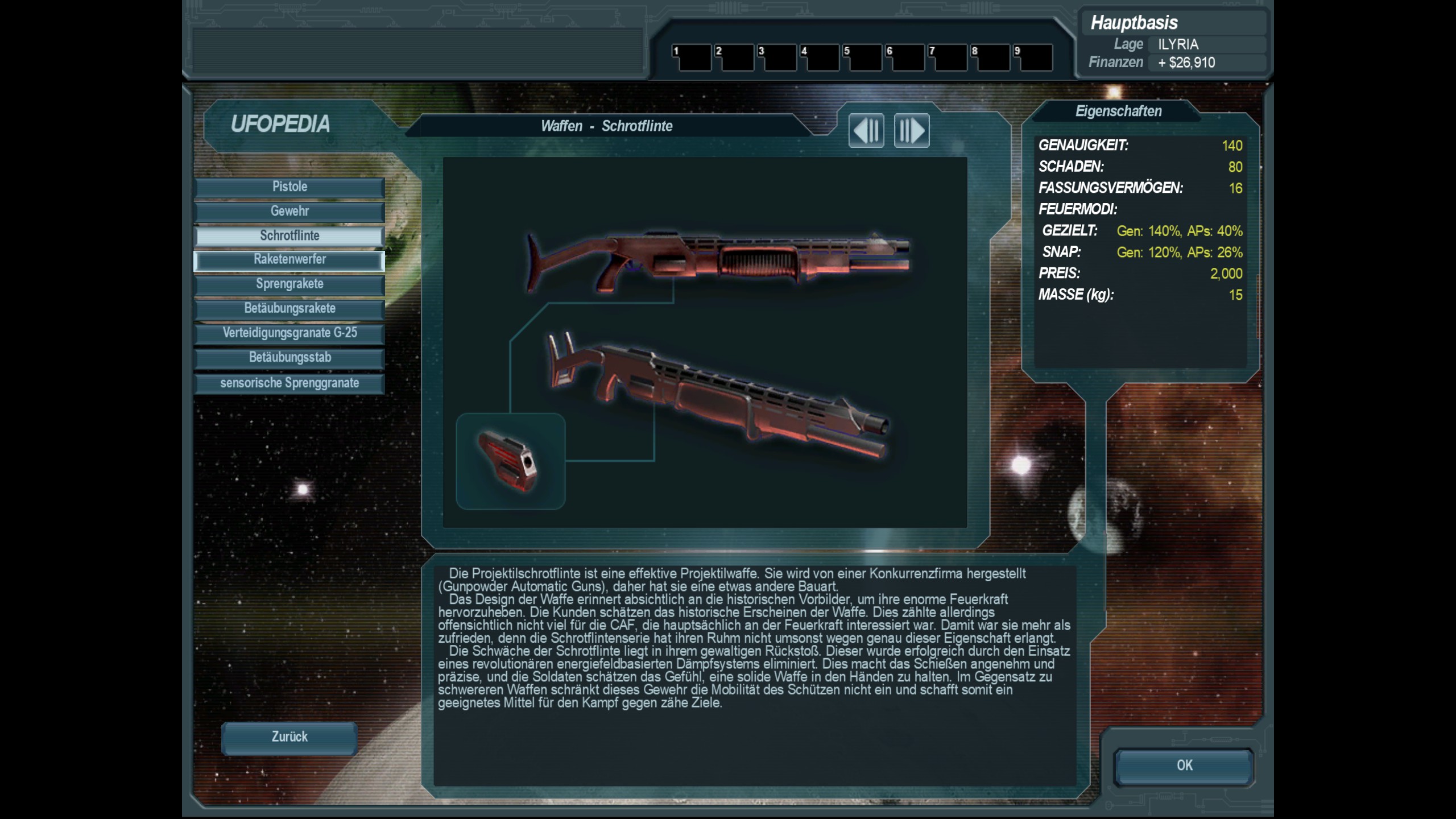Screen dimensions: 1456x819
Task: Click the Zurück button
Action: tap(289, 737)
